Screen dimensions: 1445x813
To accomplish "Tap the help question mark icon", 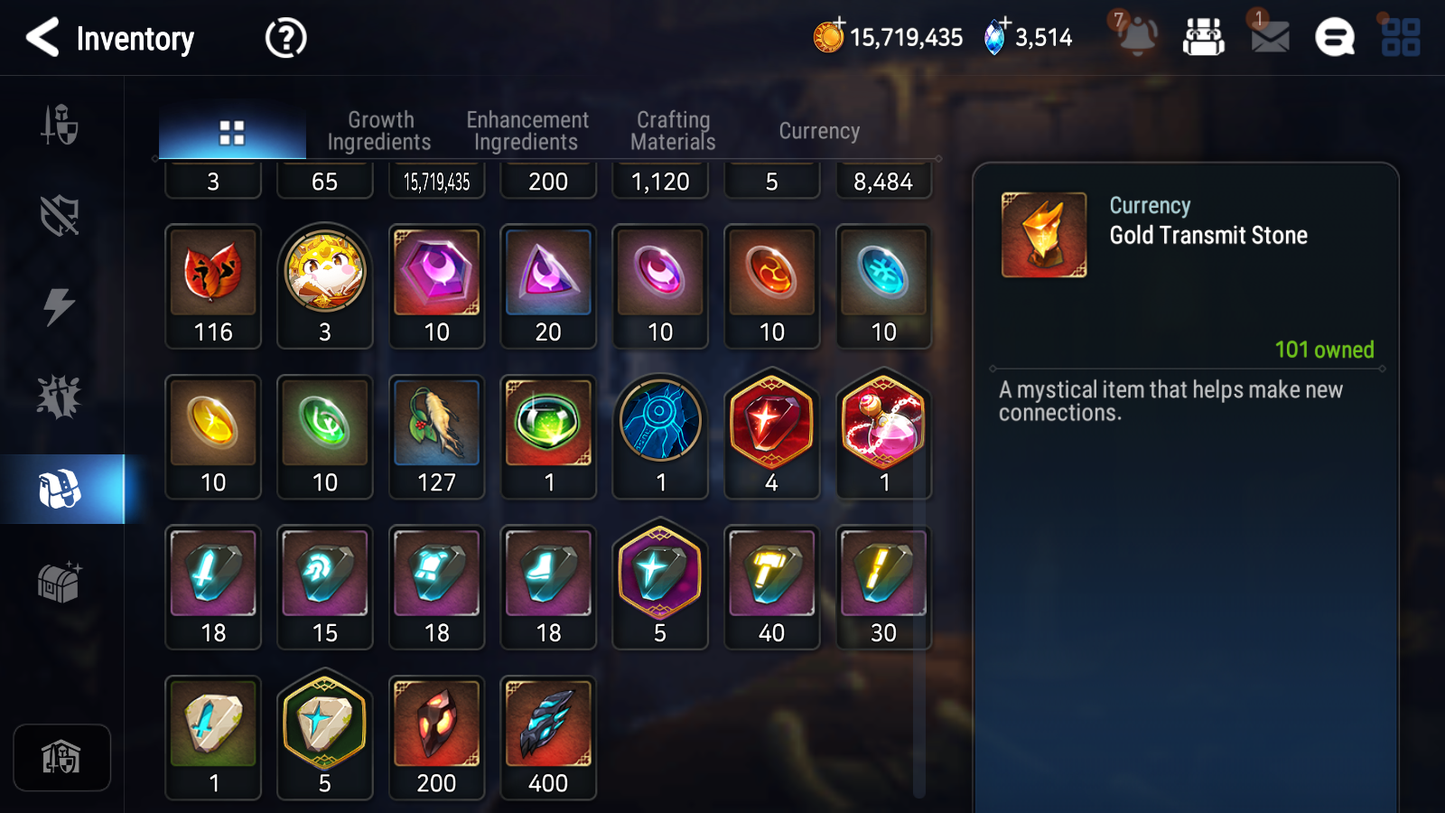I will pyautogui.click(x=284, y=38).
